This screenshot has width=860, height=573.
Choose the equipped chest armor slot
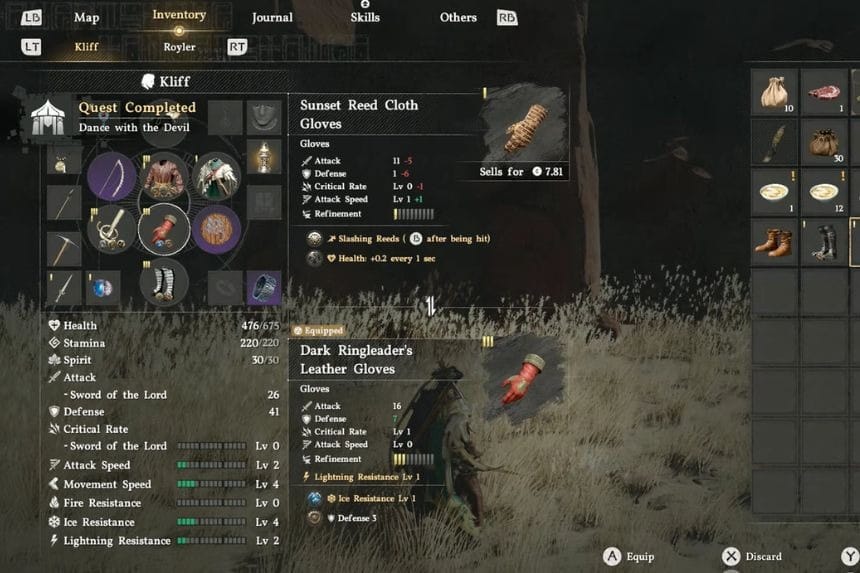pos(164,177)
